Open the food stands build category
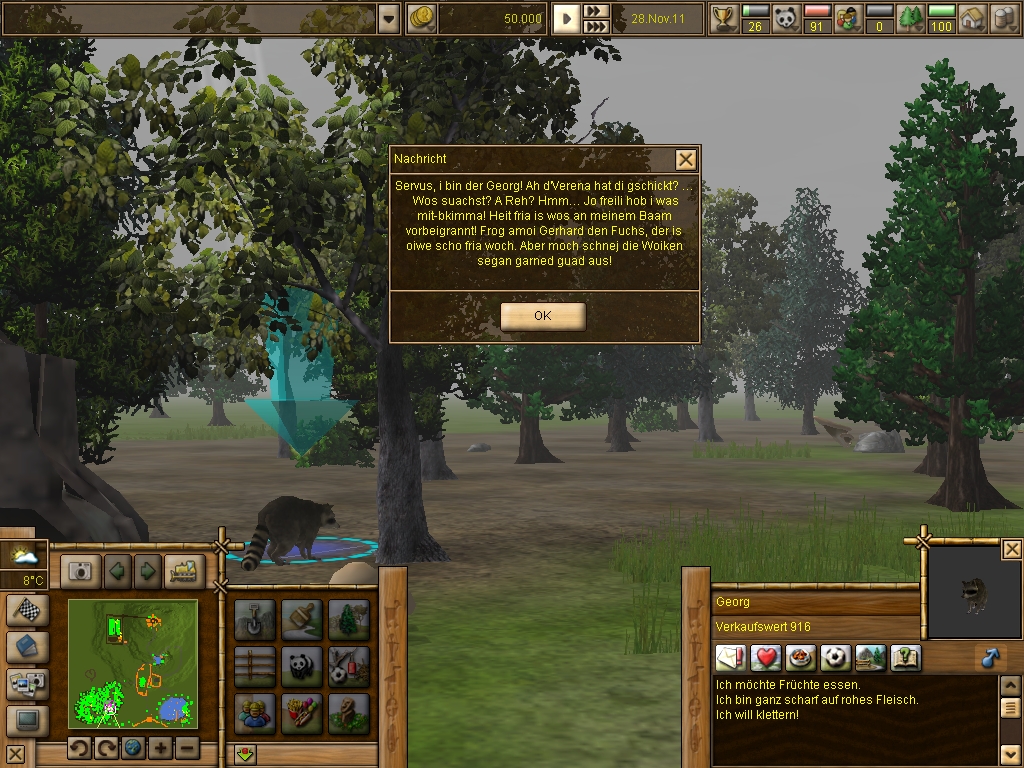This screenshot has width=1024, height=768. (301, 713)
